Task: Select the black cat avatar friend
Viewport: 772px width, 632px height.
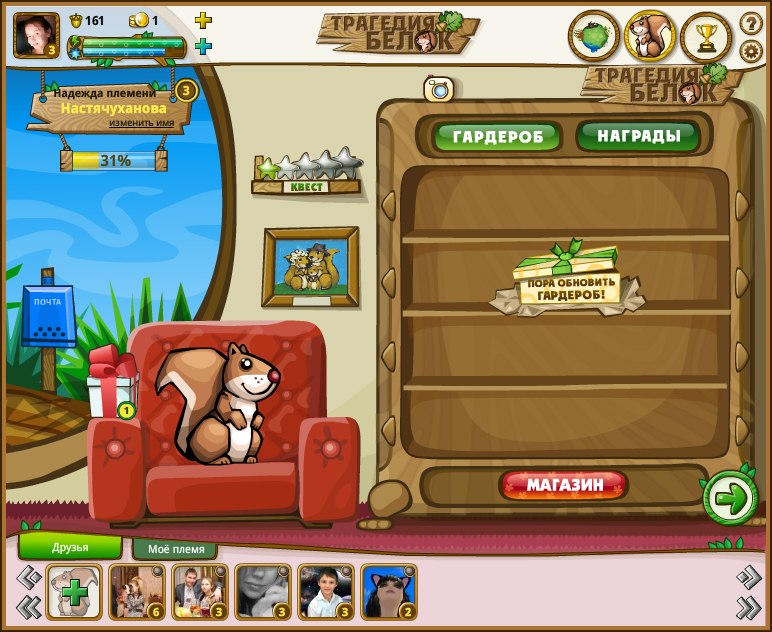Action: coord(388,592)
